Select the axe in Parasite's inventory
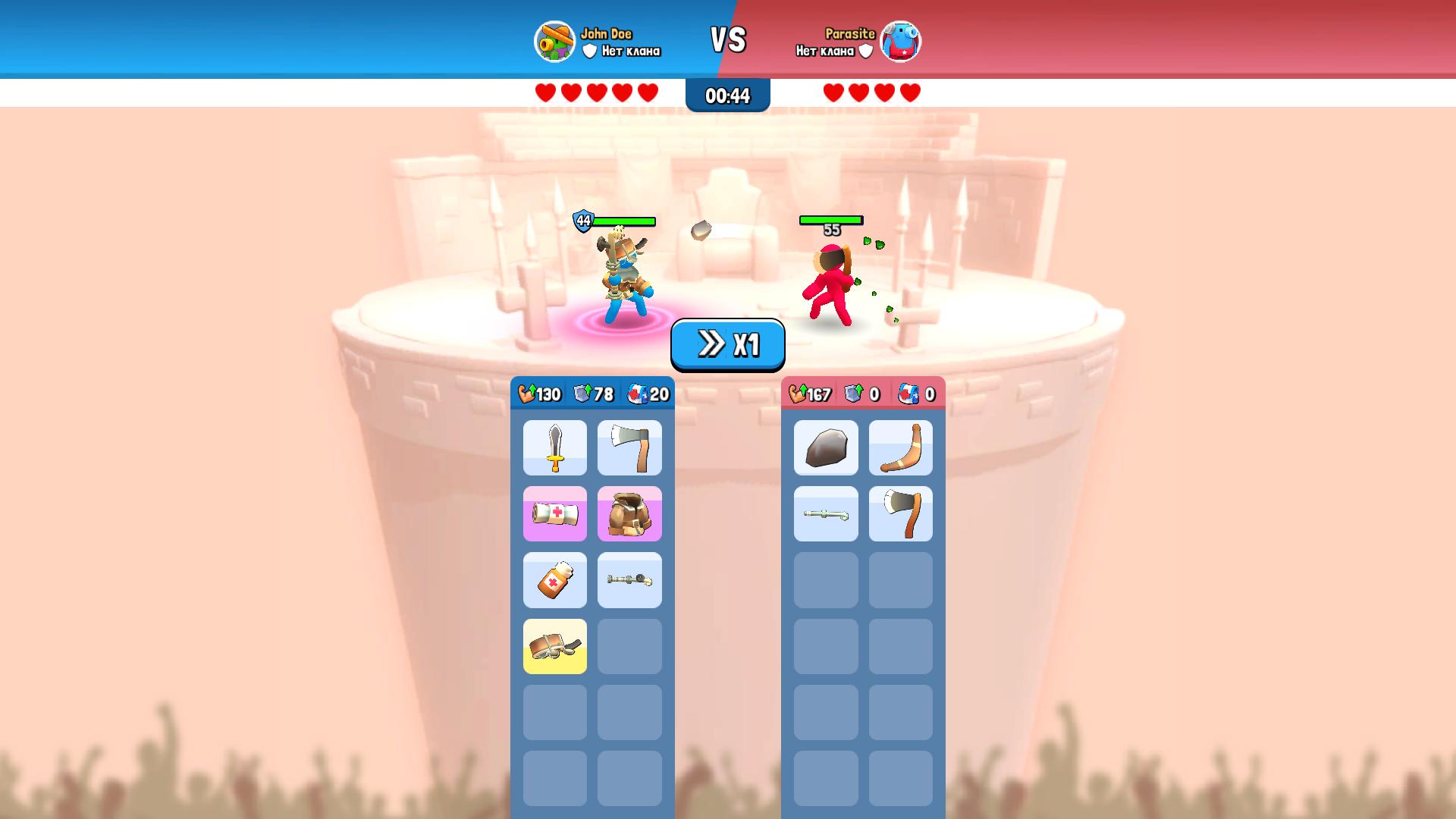Viewport: 1456px width, 819px height. (901, 514)
